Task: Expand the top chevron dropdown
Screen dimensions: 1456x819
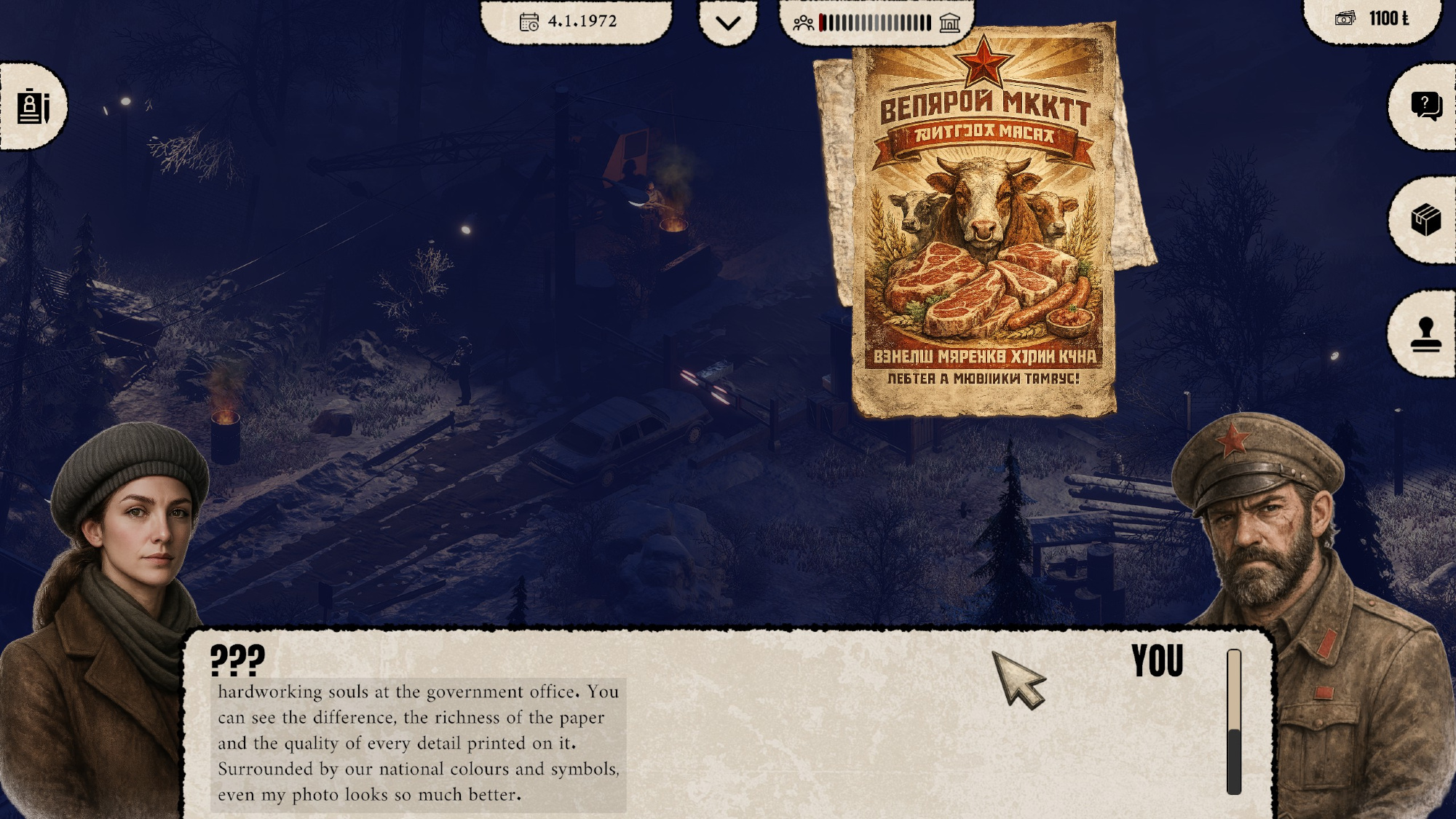Action: click(x=727, y=23)
